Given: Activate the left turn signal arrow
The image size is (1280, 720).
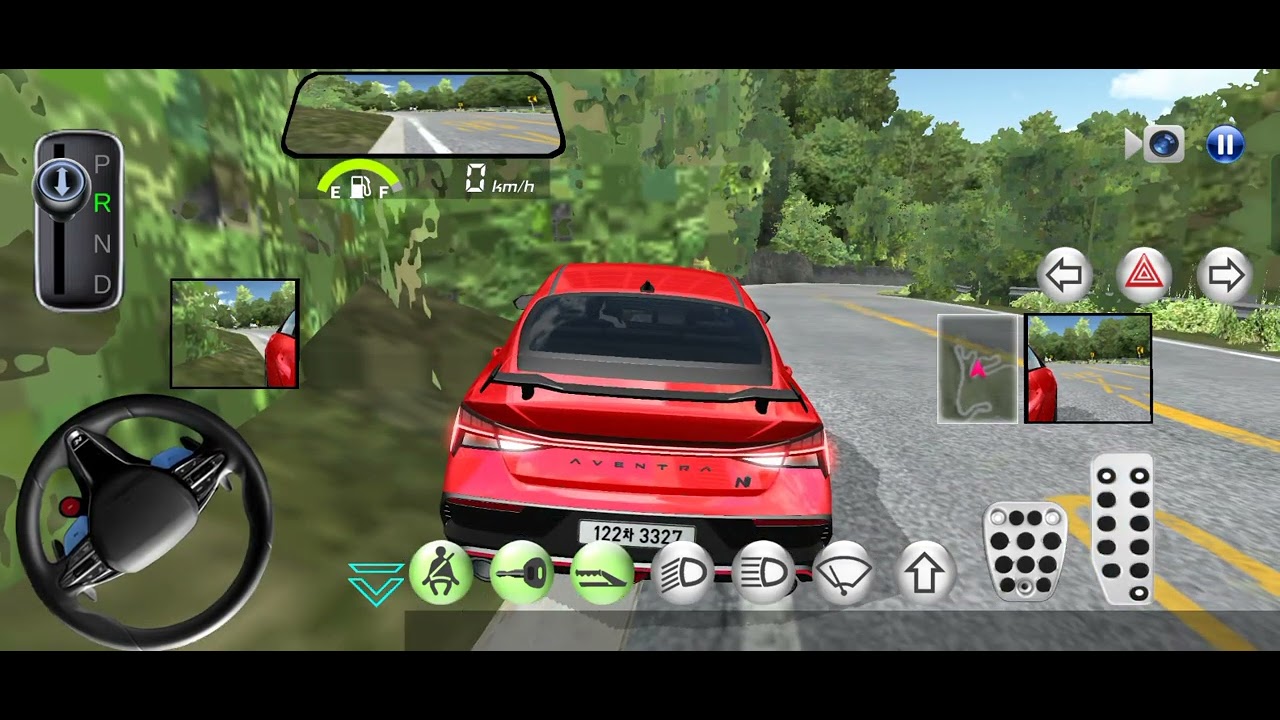Looking at the screenshot, I should click(x=1063, y=275).
